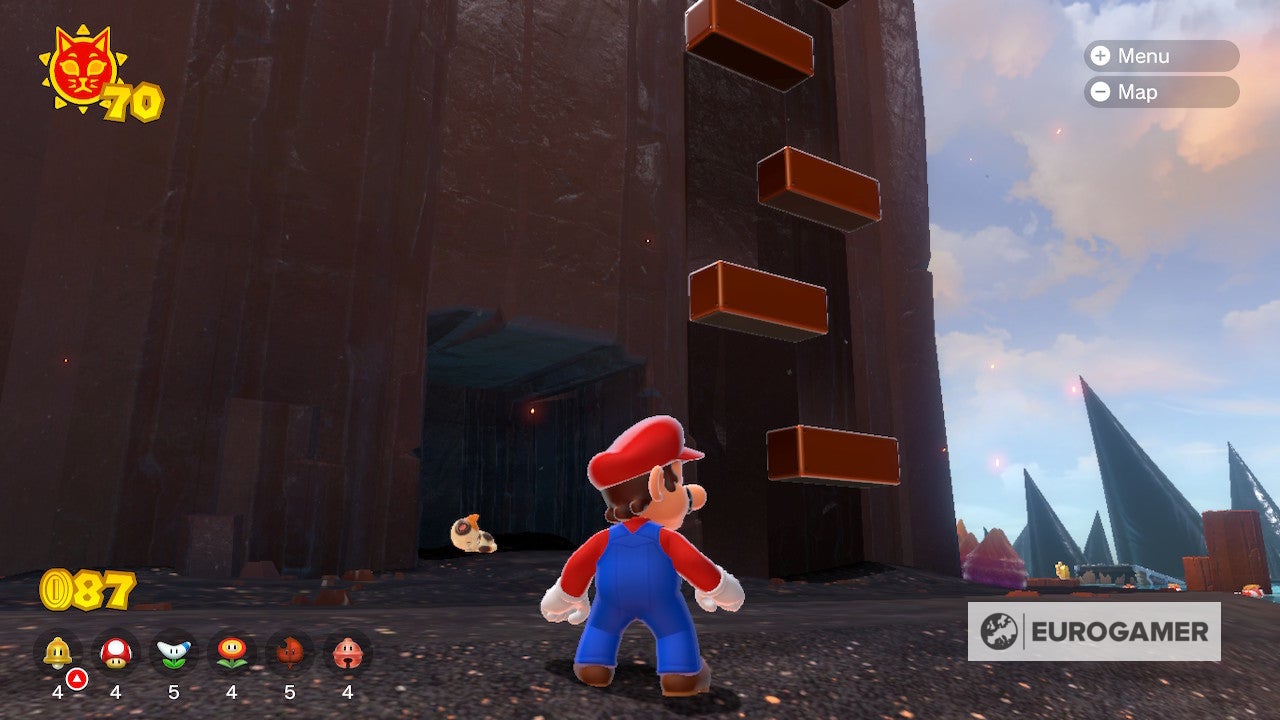This screenshot has height=720, width=1280.
Task: Open the Menu button
Action: [1161, 56]
